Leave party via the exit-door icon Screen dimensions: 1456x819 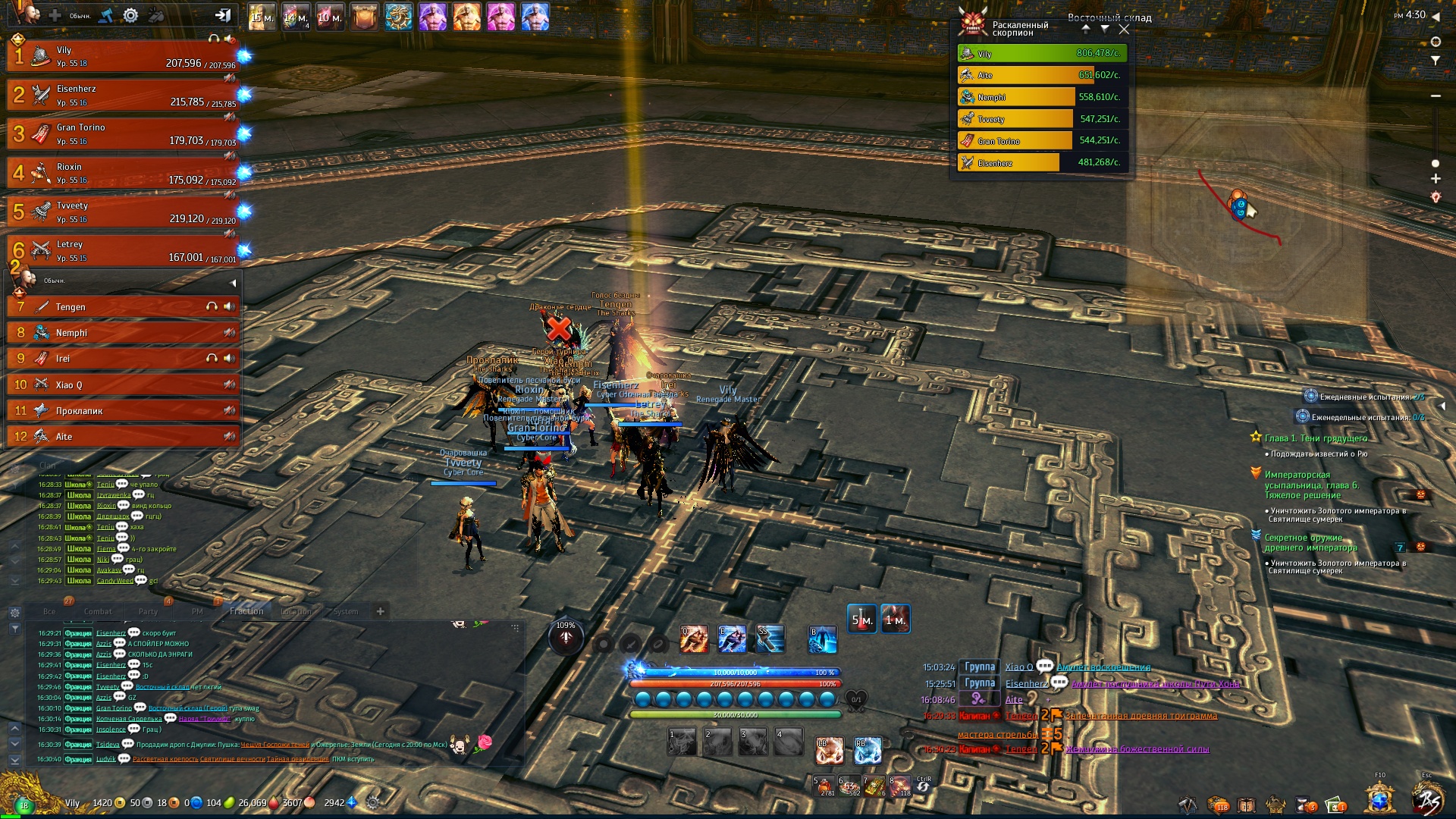222,14
